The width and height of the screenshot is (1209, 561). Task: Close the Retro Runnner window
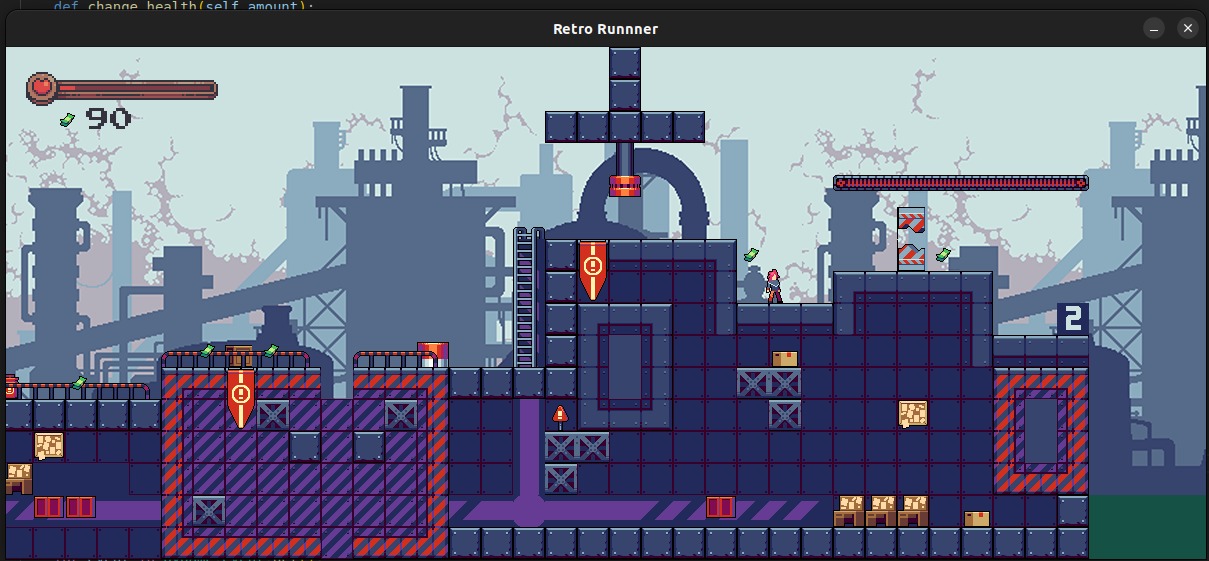(1187, 29)
